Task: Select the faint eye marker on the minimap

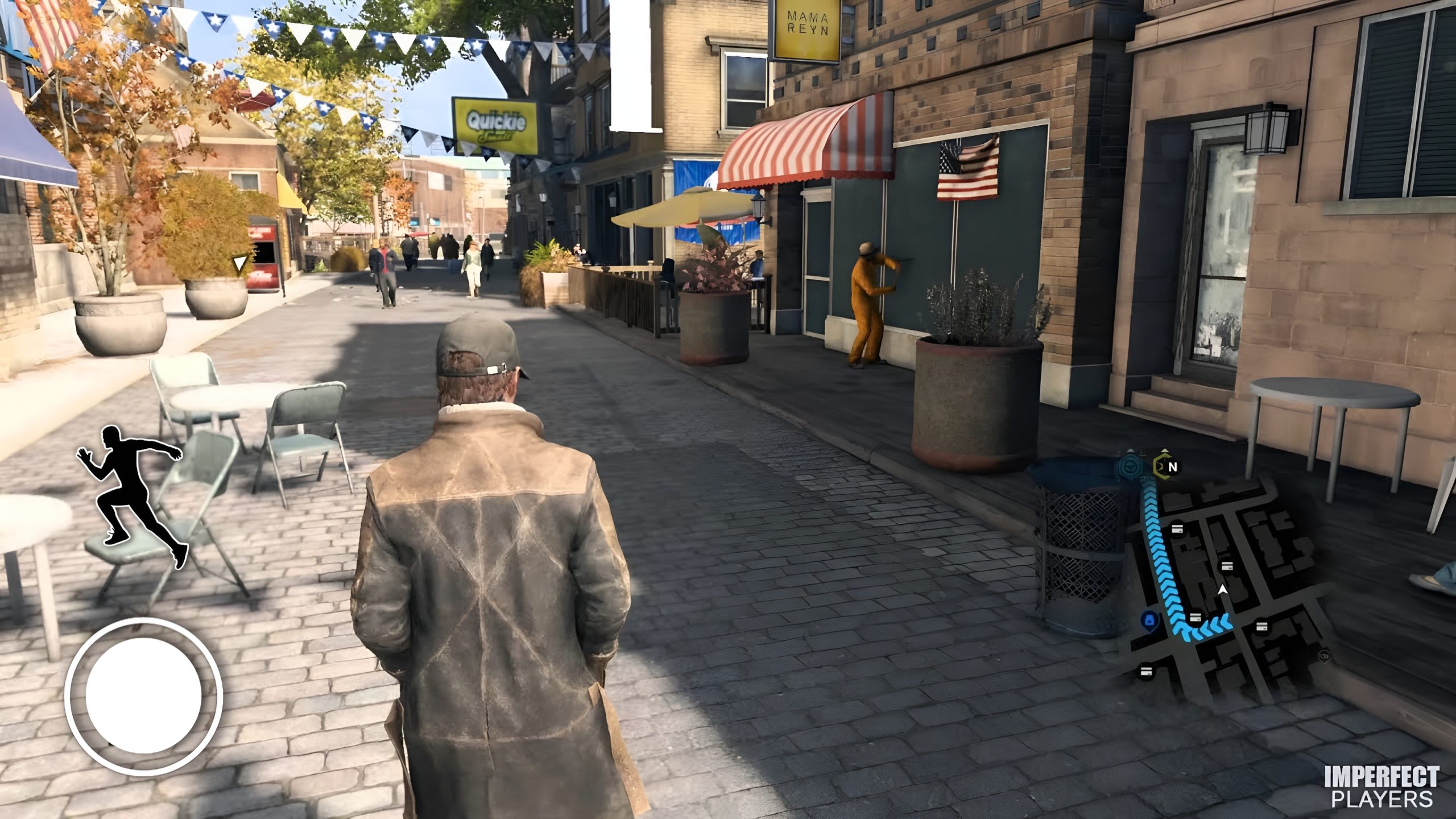Action: click(1324, 656)
